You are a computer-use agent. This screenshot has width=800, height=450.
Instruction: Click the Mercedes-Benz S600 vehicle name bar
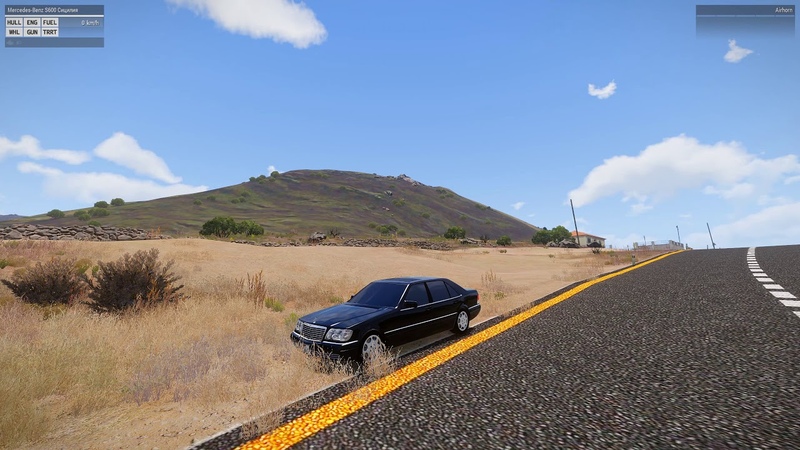pos(54,10)
